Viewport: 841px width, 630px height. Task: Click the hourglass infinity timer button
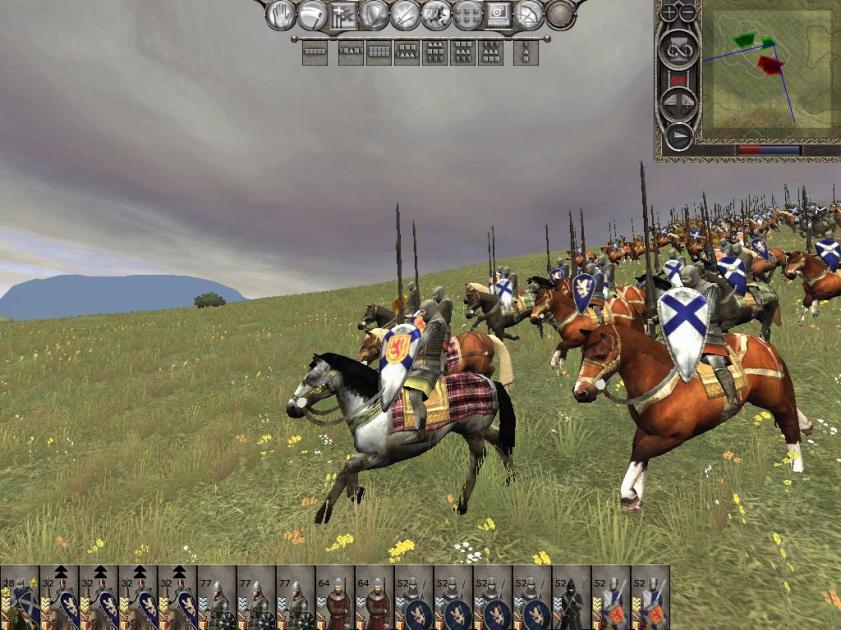pyautogui.click(x=678, y=48)
